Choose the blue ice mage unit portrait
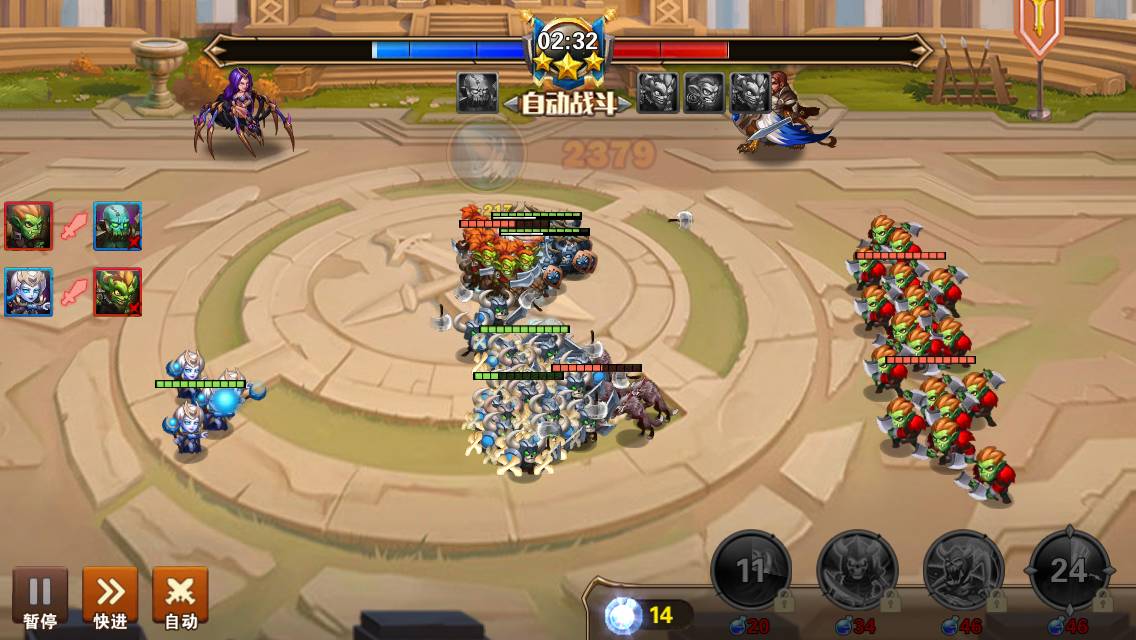The height and width of the screenshot is (640, 1136). point(28,292)
